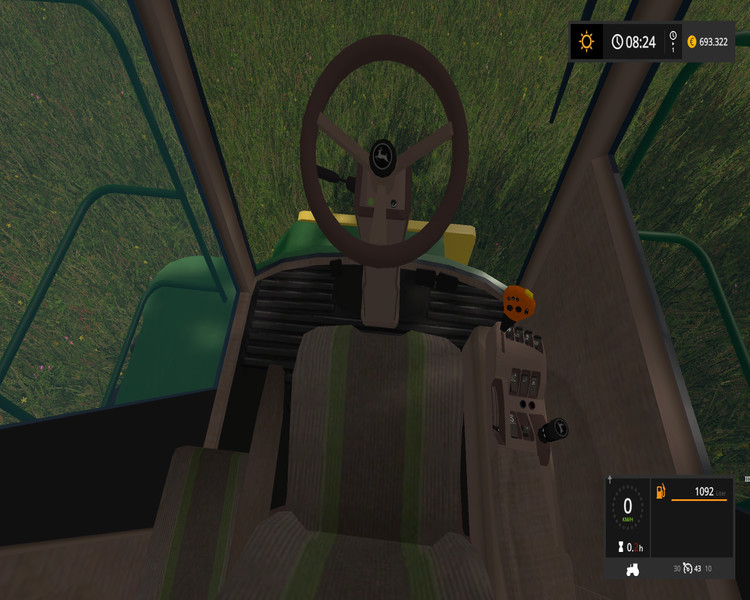Select the white tractor vehicle icon
Viewport: 750px width, 600px height.
[x=632, y=569]
